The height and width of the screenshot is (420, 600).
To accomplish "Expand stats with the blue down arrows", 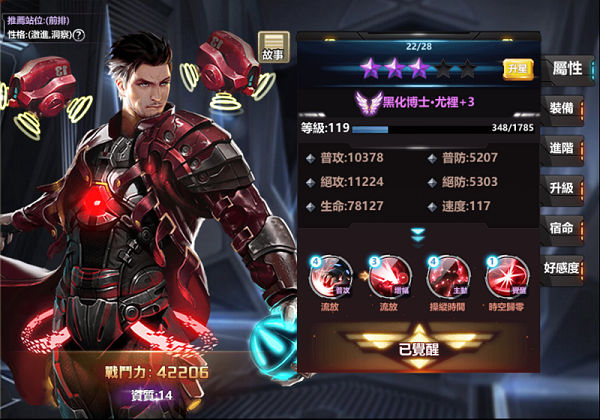I will pos(418,233).
